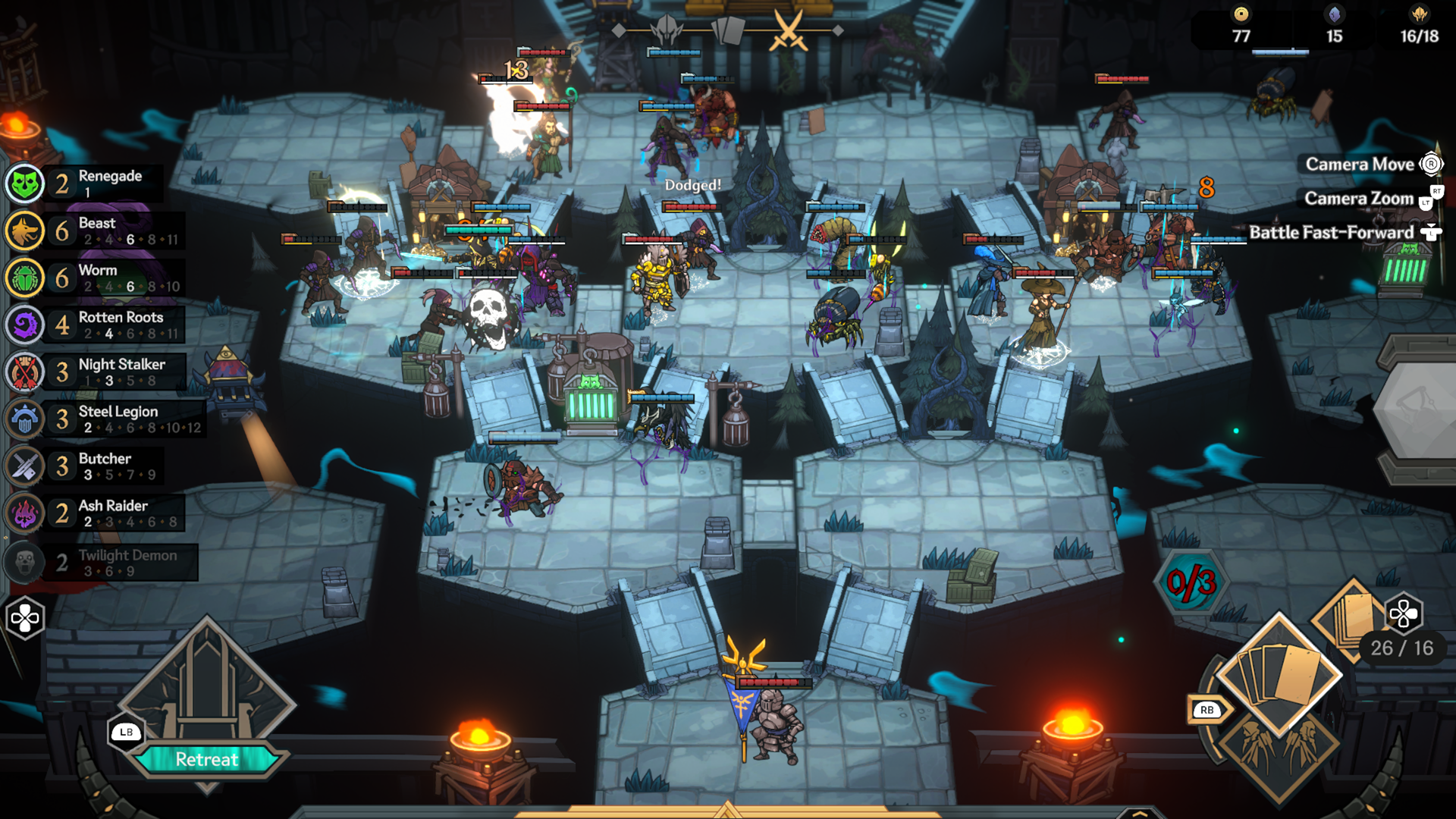Activate the winged emblem diamond button
Viewport: 1456px width, 819px height.
point(1279,747)
